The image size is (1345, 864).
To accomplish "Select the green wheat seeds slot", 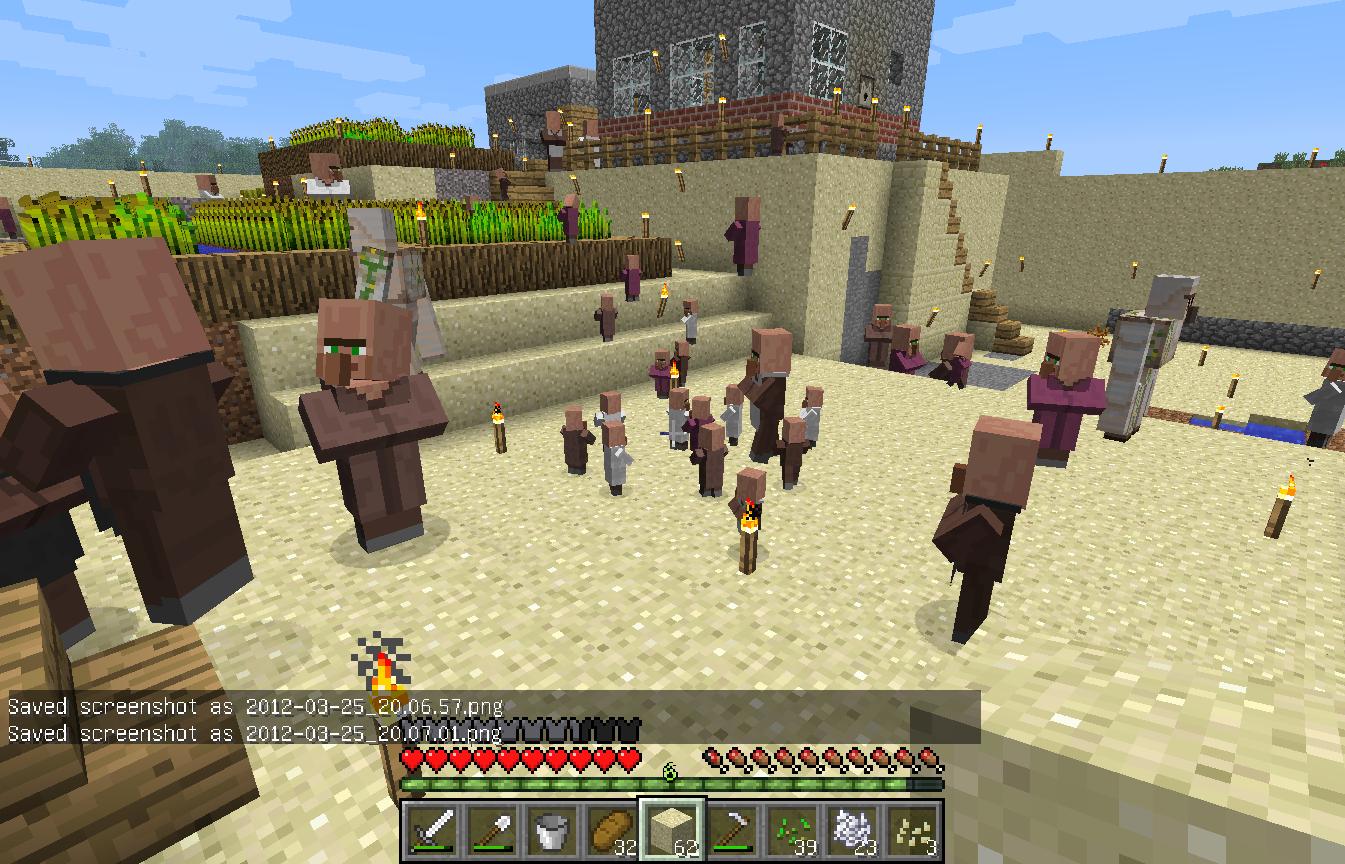I will coord(792,829).
